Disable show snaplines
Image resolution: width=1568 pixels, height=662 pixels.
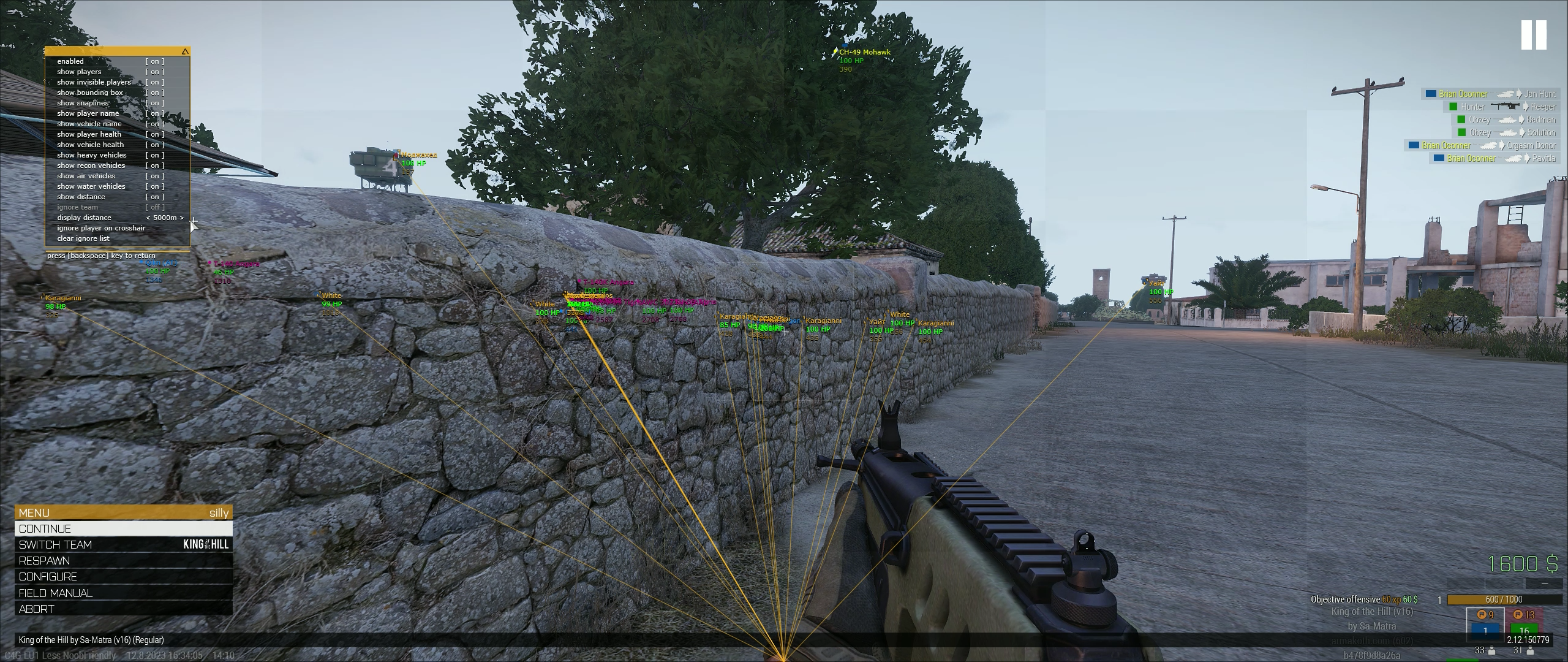coord(155,103)
